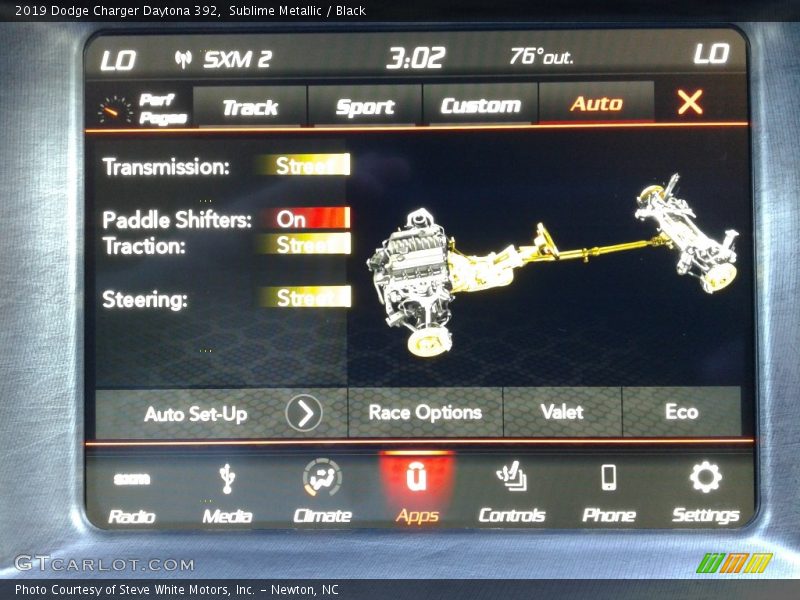Select the Sport mode tab

[x=365, y=106]
